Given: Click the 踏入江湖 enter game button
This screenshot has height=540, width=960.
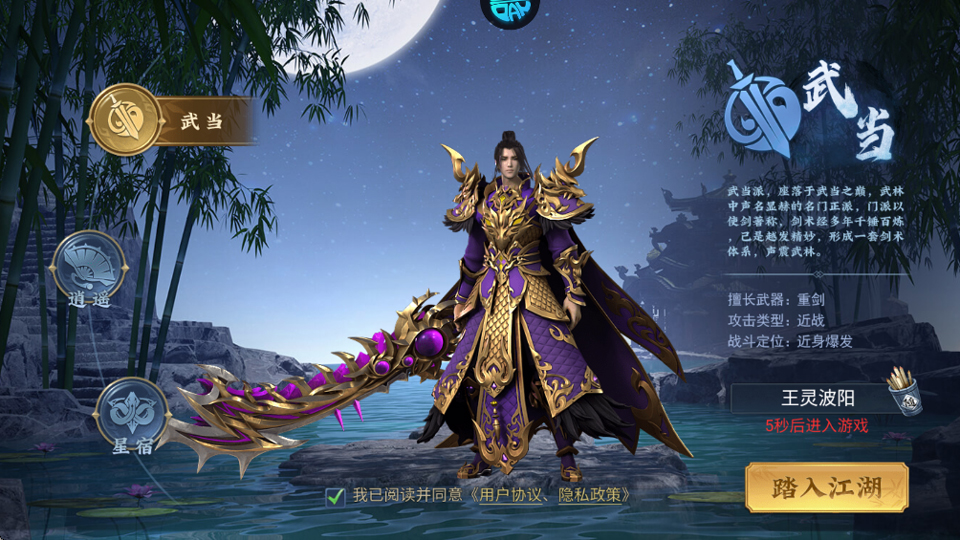Looking at the screenshot, I should click(826, 488).
